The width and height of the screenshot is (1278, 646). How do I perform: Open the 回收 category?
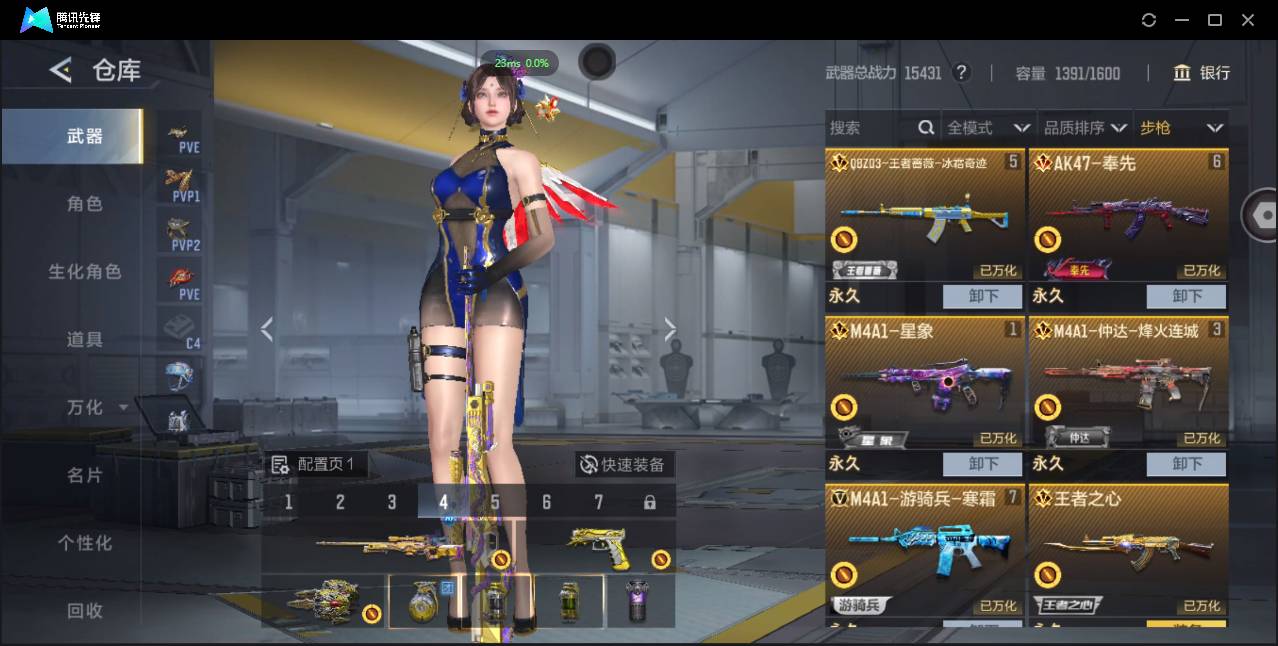coord(85,611)
